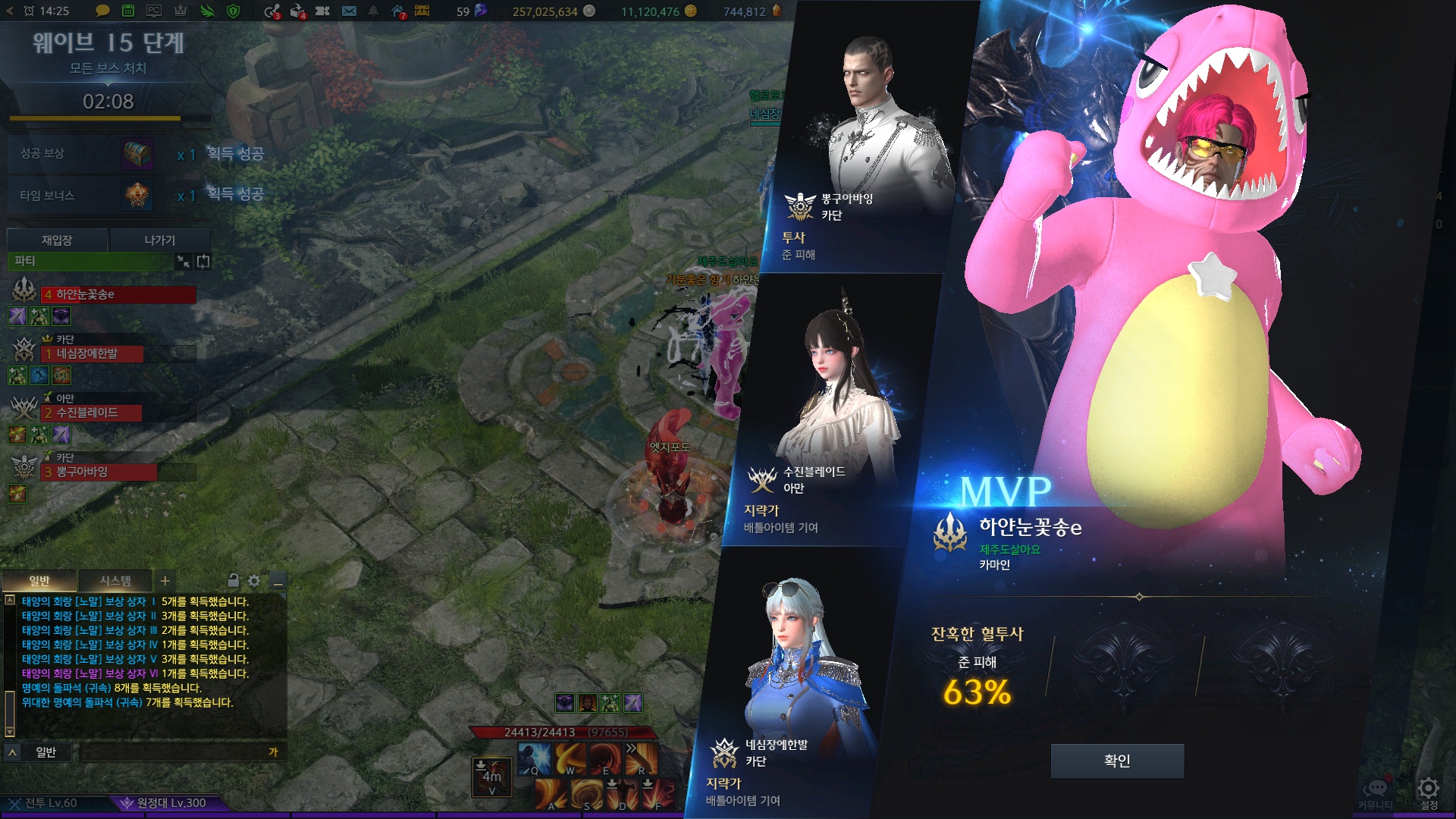The image size is (1456, 819).
Task: Minimize the chat window
Action: pos(278,582)
